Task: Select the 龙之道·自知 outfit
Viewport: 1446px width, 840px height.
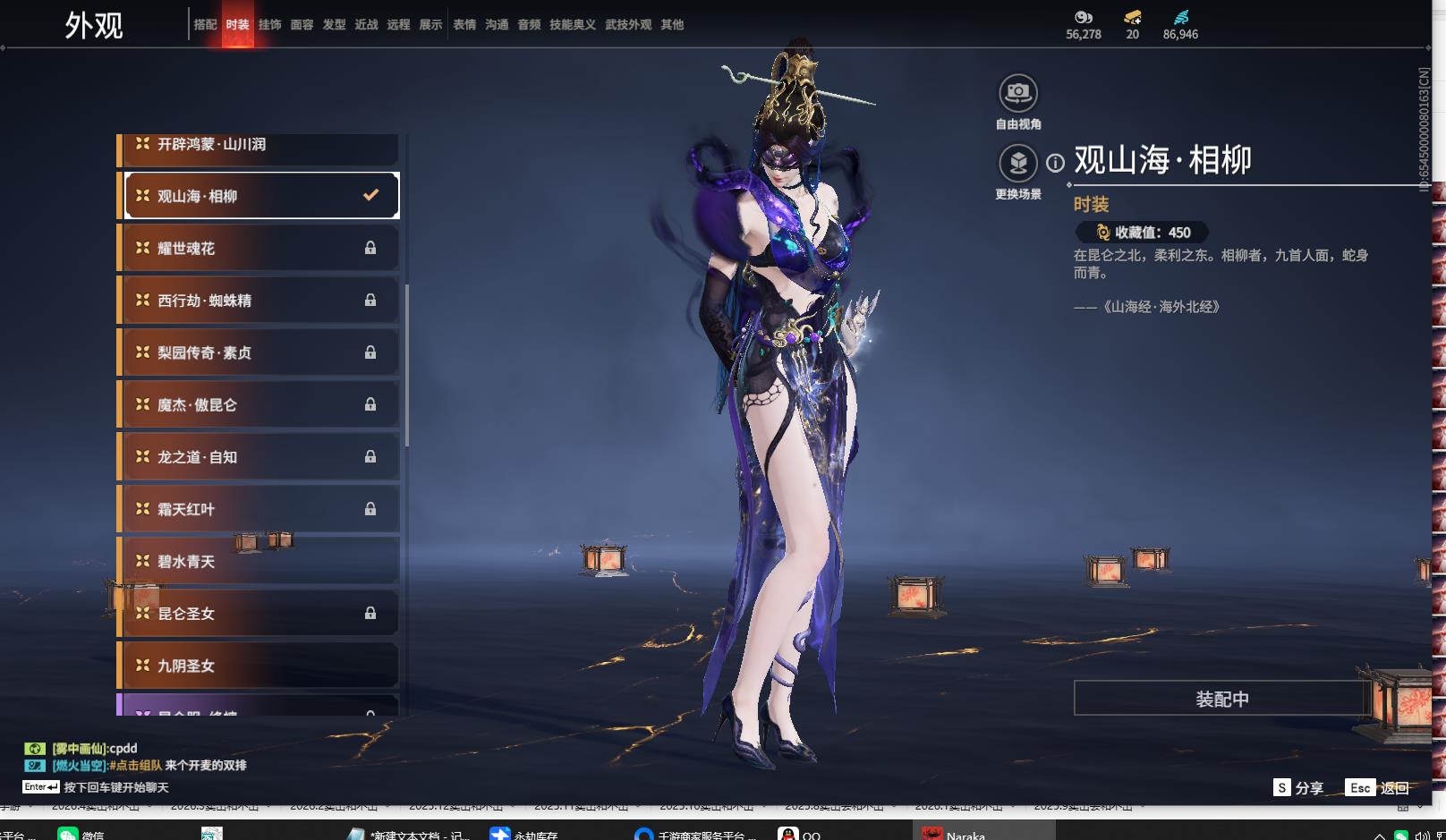Action: pyautogui.click(x=258, y=457)
